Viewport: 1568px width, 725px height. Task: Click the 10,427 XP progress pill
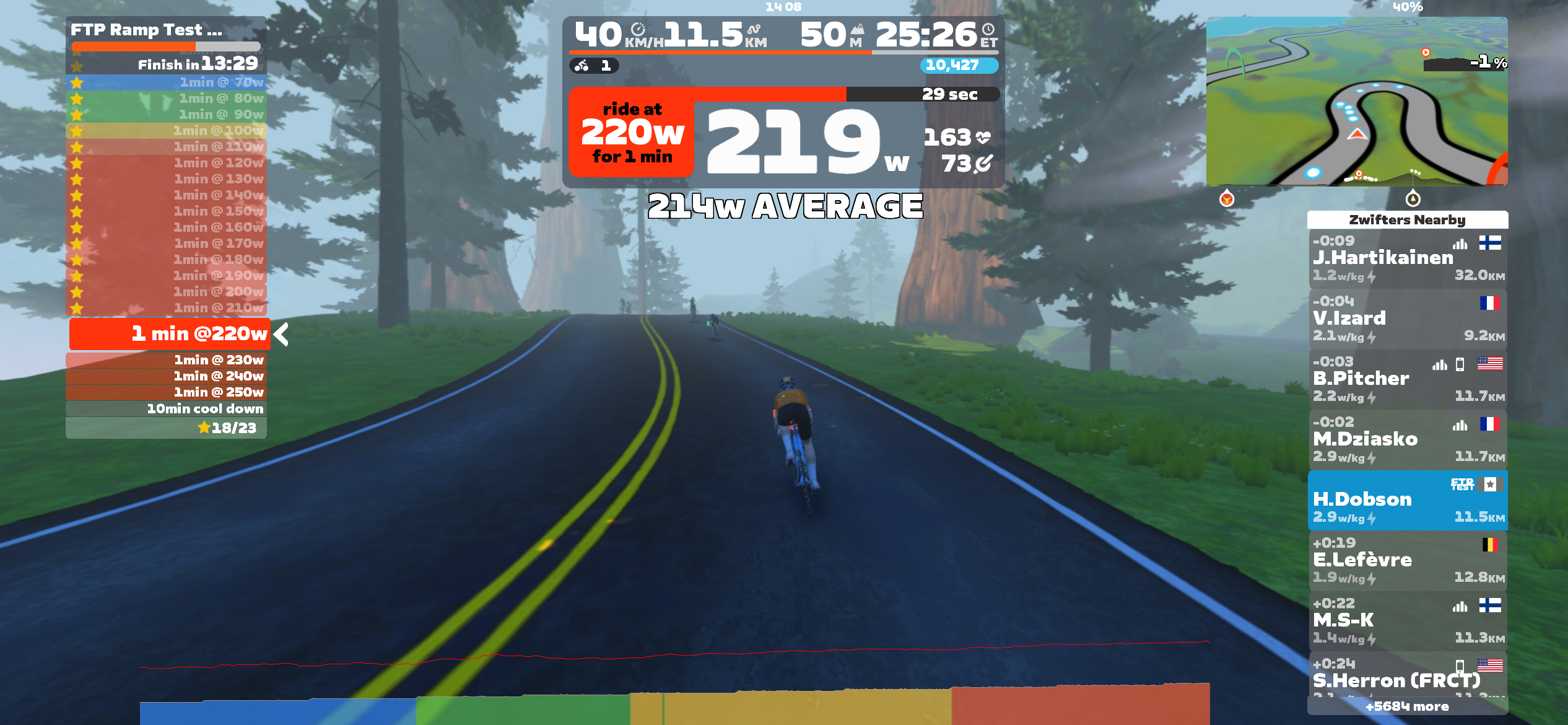click(x=959, y=65)
